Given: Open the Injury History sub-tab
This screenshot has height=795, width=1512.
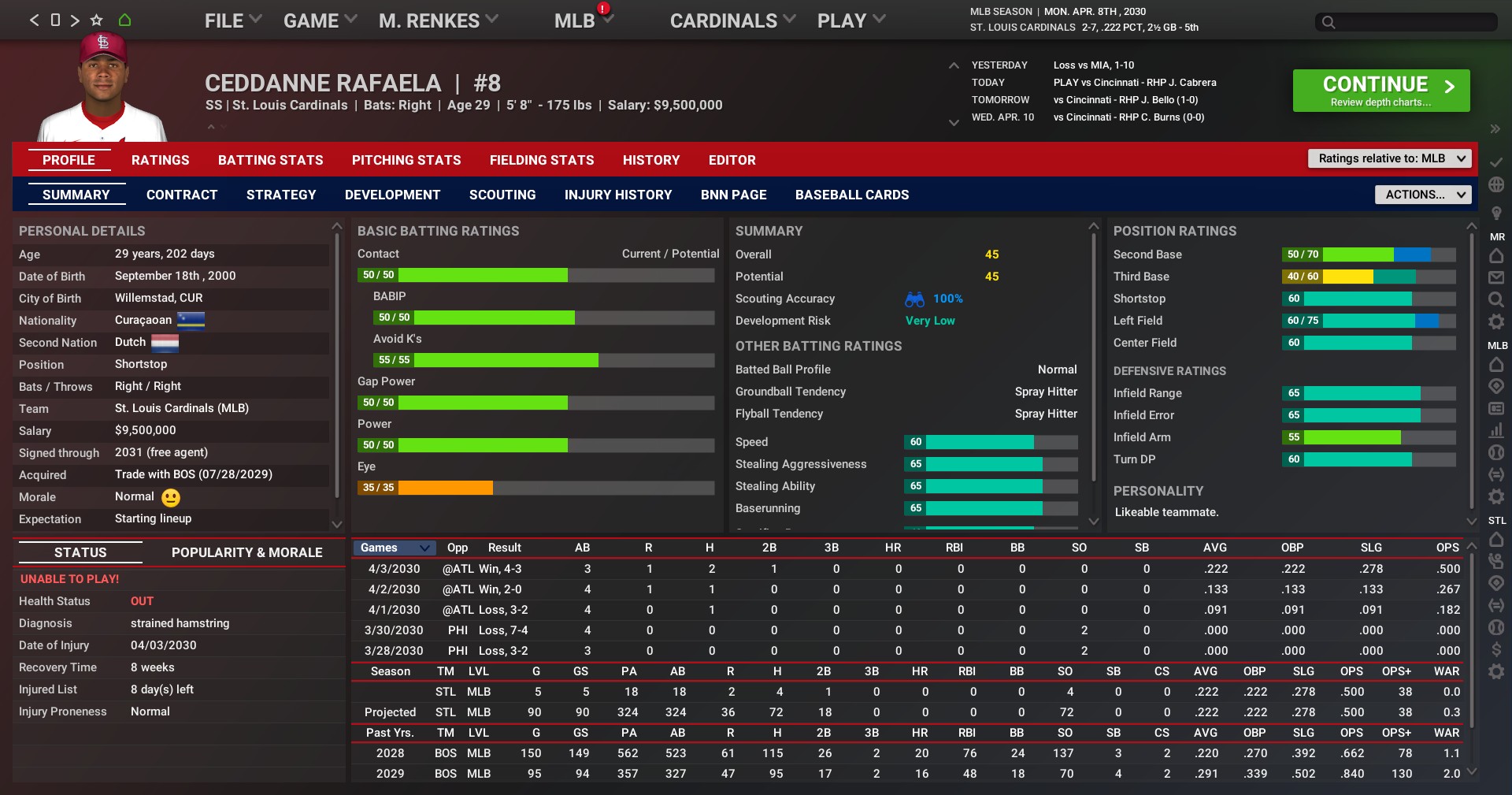Looking at the screenshot, I should click(x=618, y=195).
